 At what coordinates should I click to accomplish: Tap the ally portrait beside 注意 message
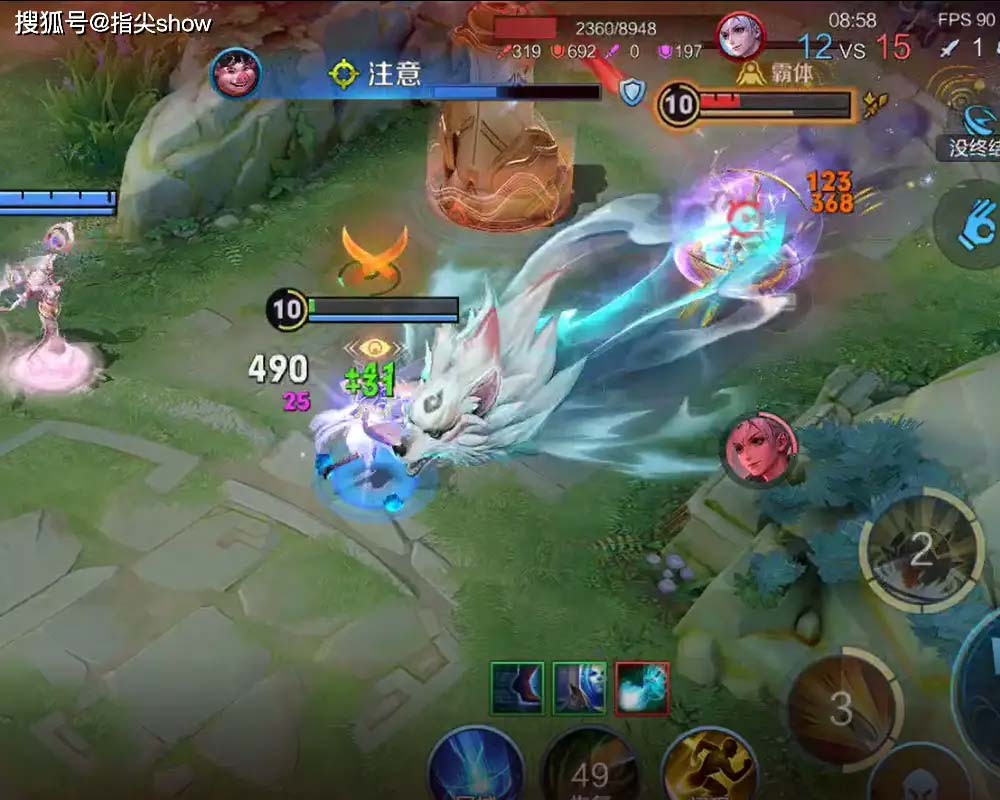[x=236, y=73]
